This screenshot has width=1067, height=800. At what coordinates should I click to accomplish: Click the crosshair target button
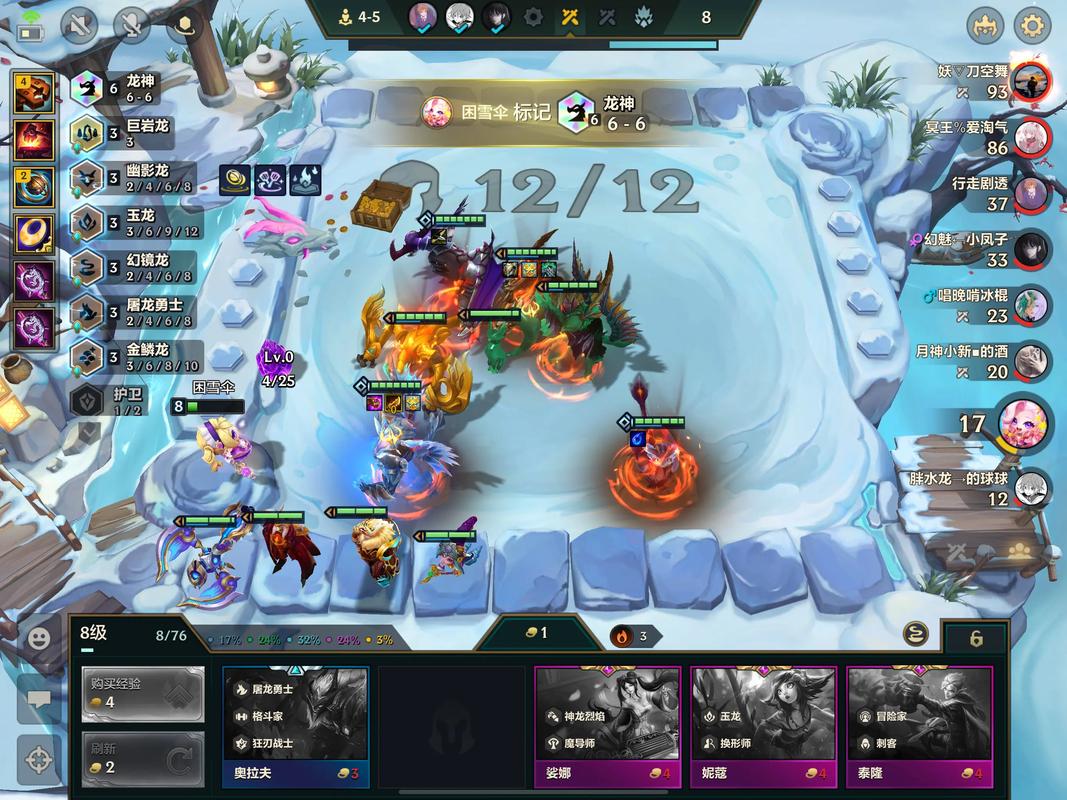click(x=39, y=759)
